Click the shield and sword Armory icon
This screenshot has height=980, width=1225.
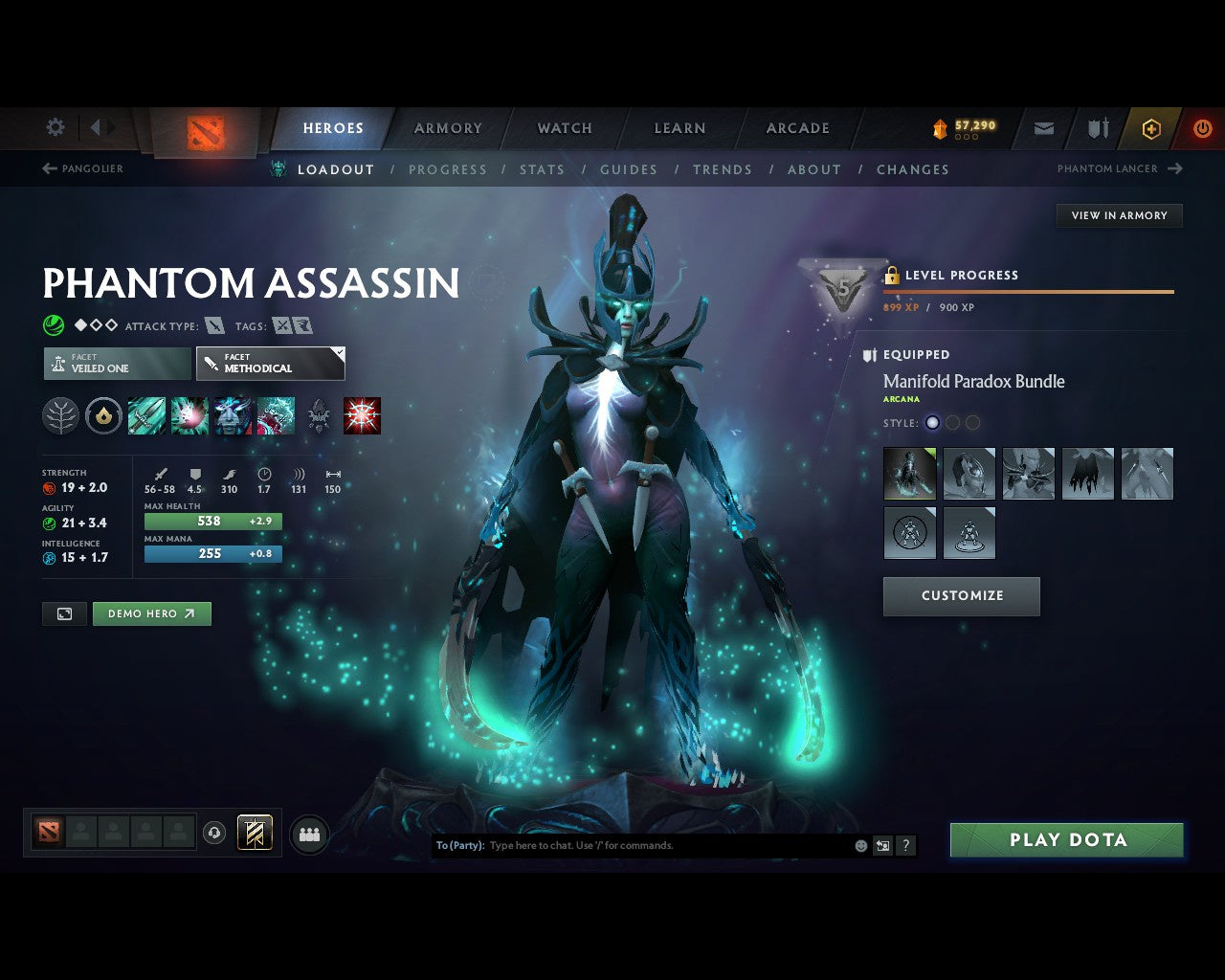click(x=1097, y=128)
